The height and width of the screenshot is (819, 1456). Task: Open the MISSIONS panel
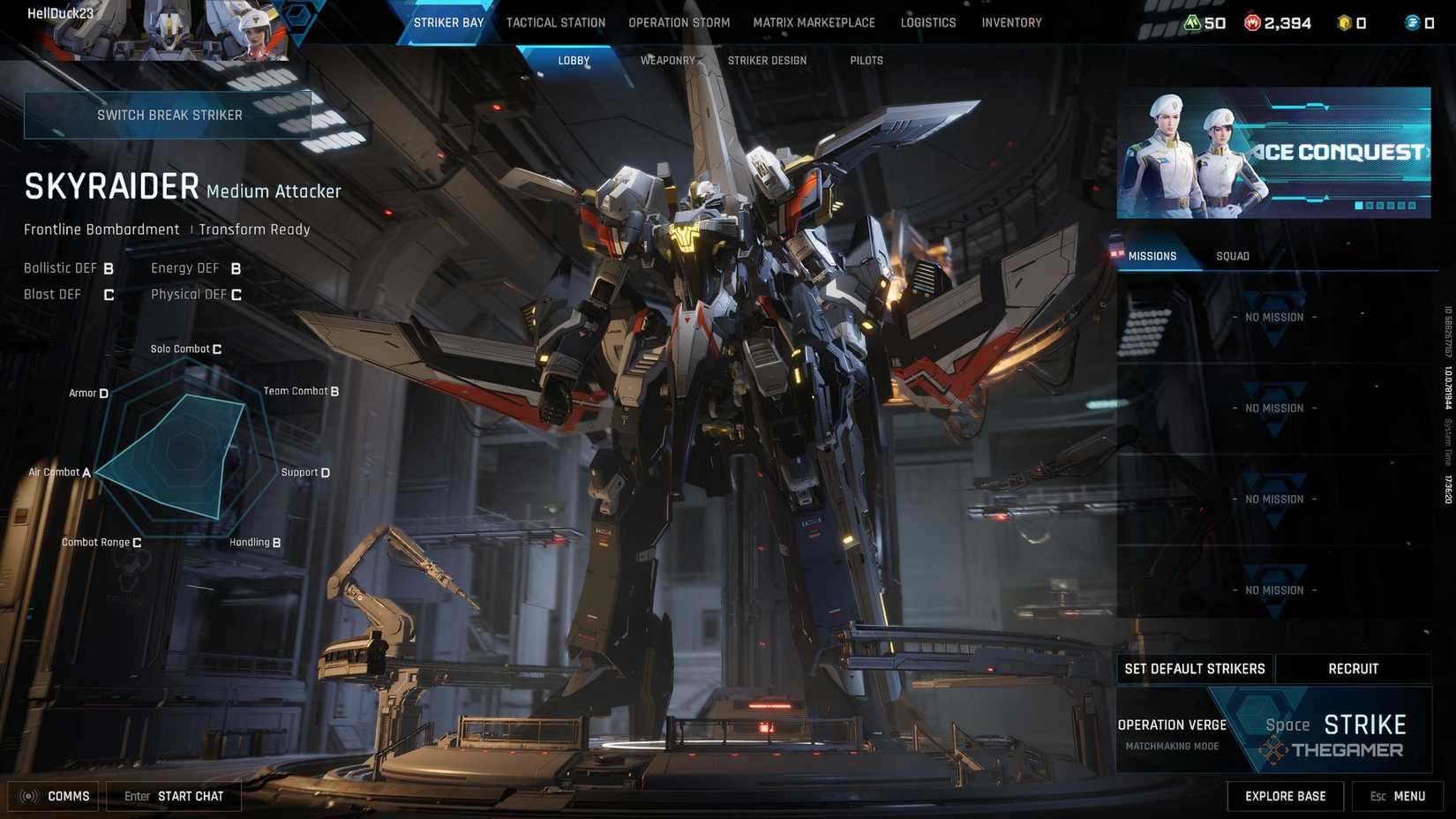1153,256
